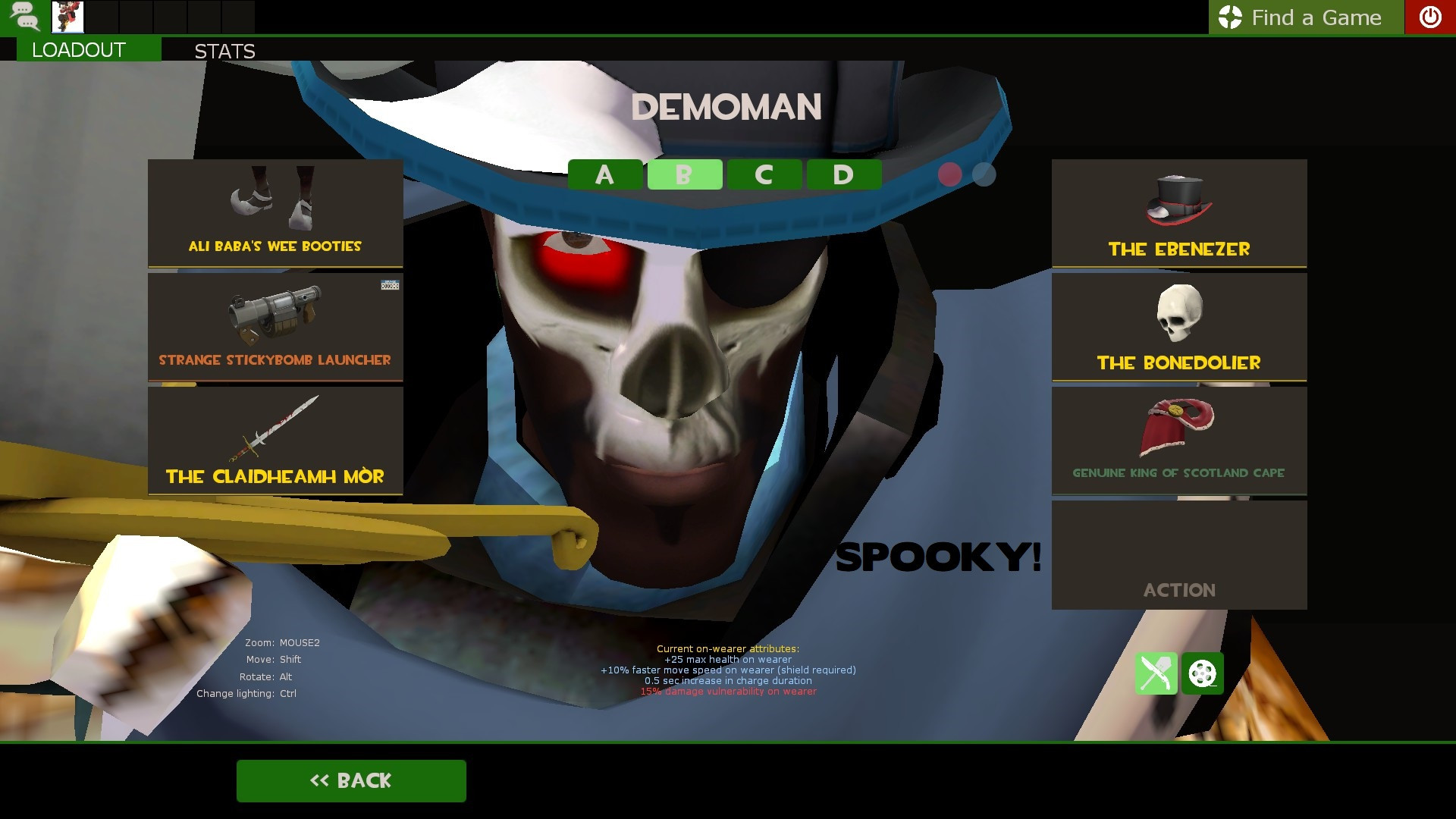Viewport: 1456px width, 819px height.
Task: Click the RED team color dot
Action: (x=949, y=174)
